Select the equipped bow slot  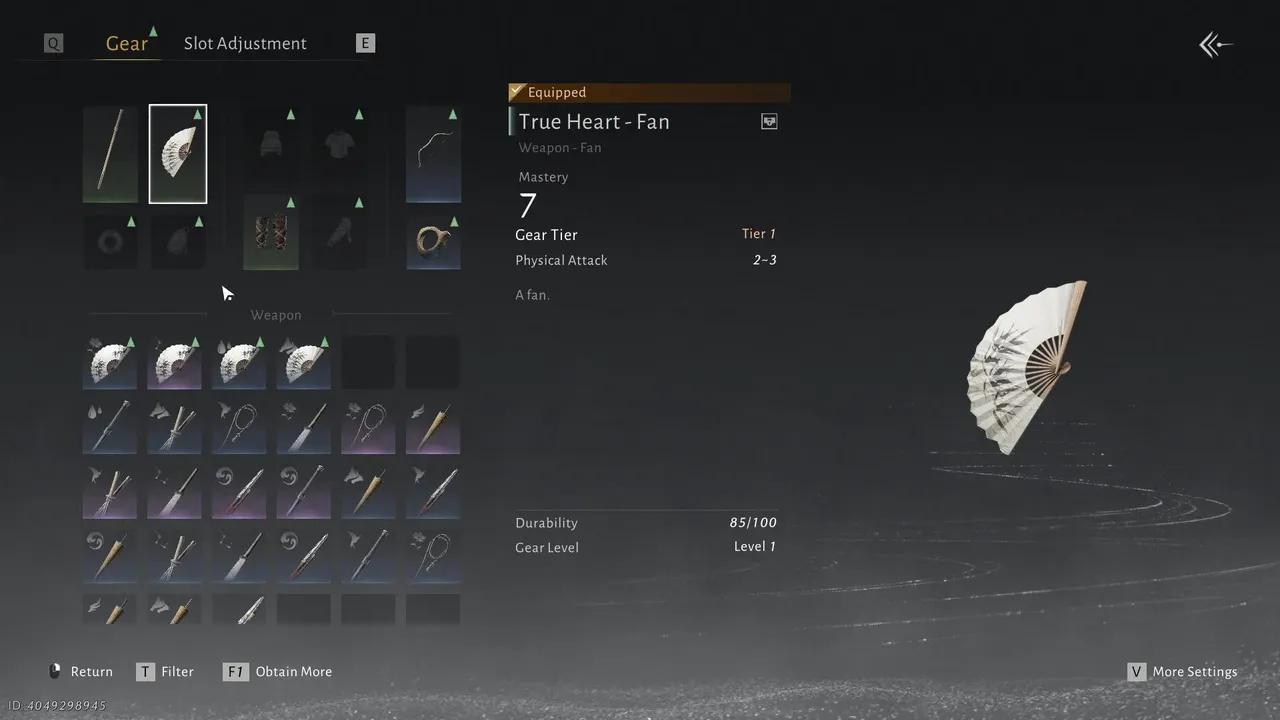433,154
